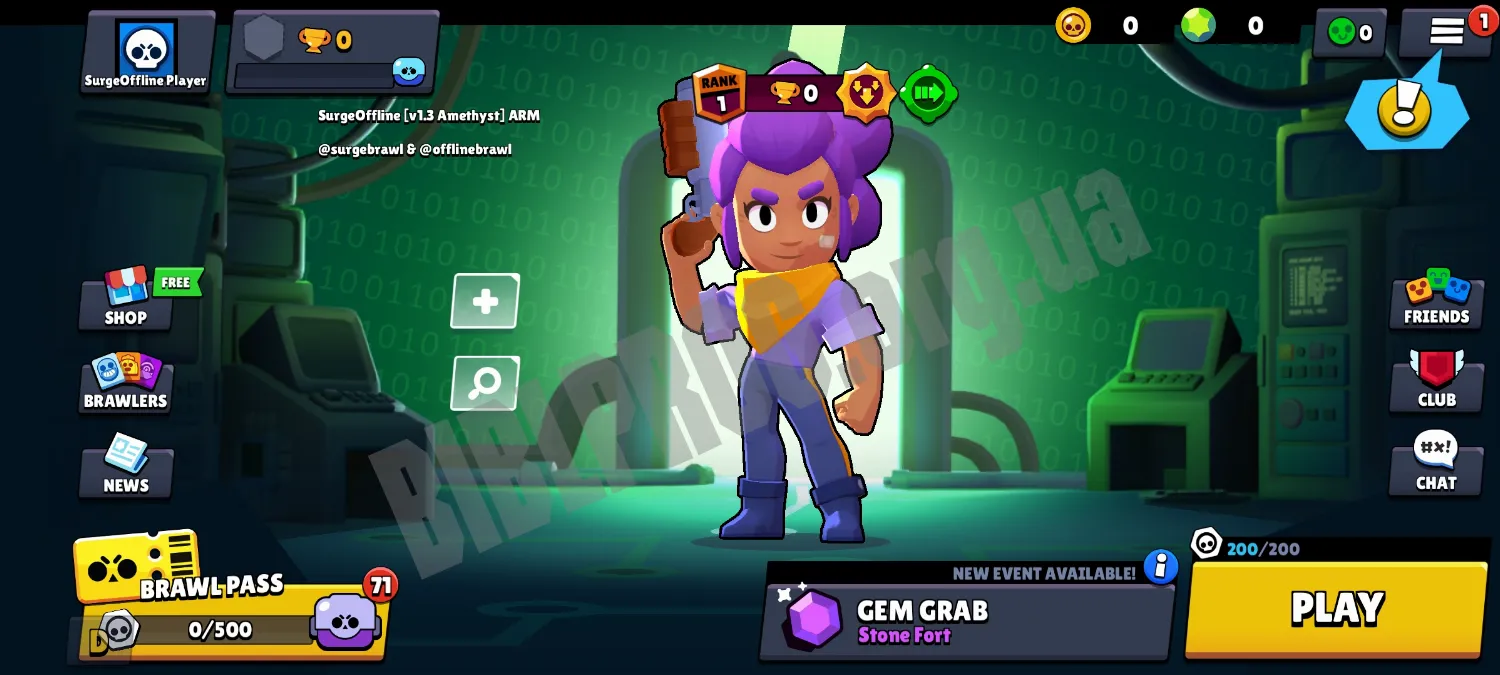Read the News
This screenshot has width=1500, height=675.
click(126, 467)
